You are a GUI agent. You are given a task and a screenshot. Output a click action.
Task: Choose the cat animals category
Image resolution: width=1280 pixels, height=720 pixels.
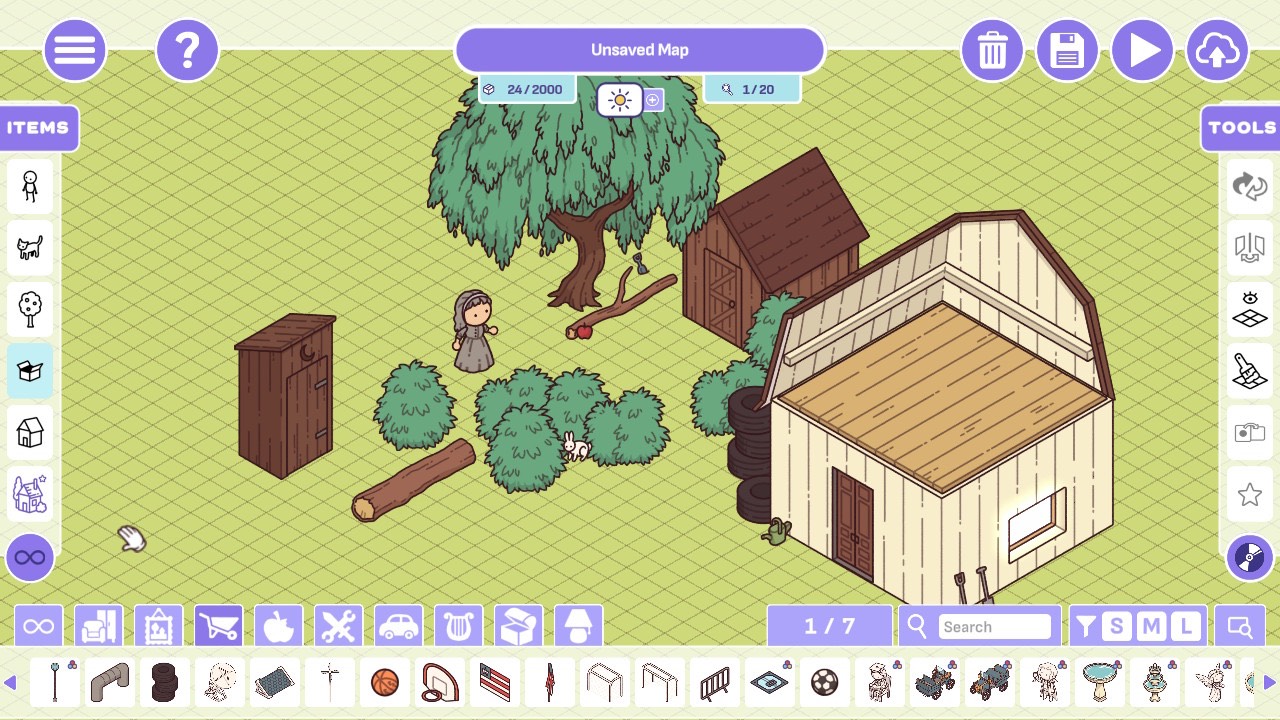tap(30, 247)
